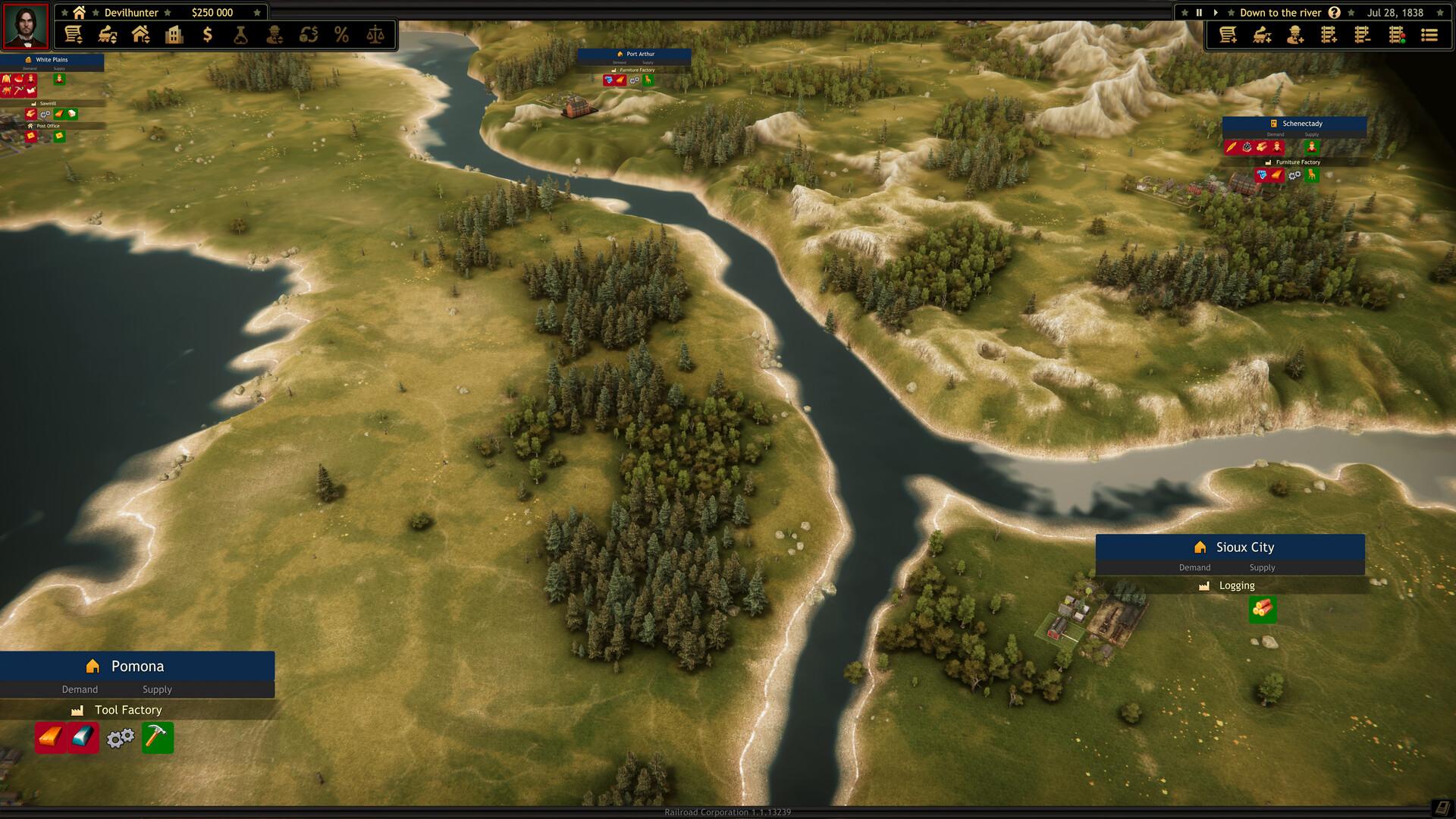Switch to the Supply tab in Sioux City panel
Viewport: 1456px width, 819px height.
click(x=1262, y=567)
